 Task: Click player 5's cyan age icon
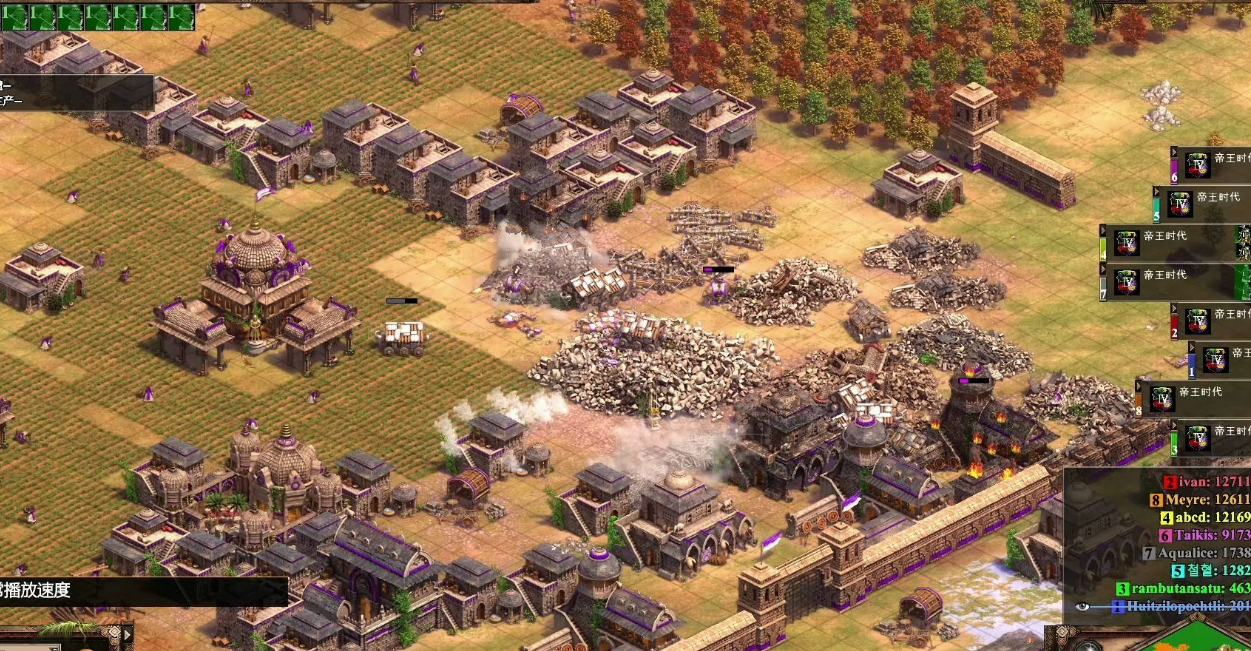click(x=1181, y=204)
